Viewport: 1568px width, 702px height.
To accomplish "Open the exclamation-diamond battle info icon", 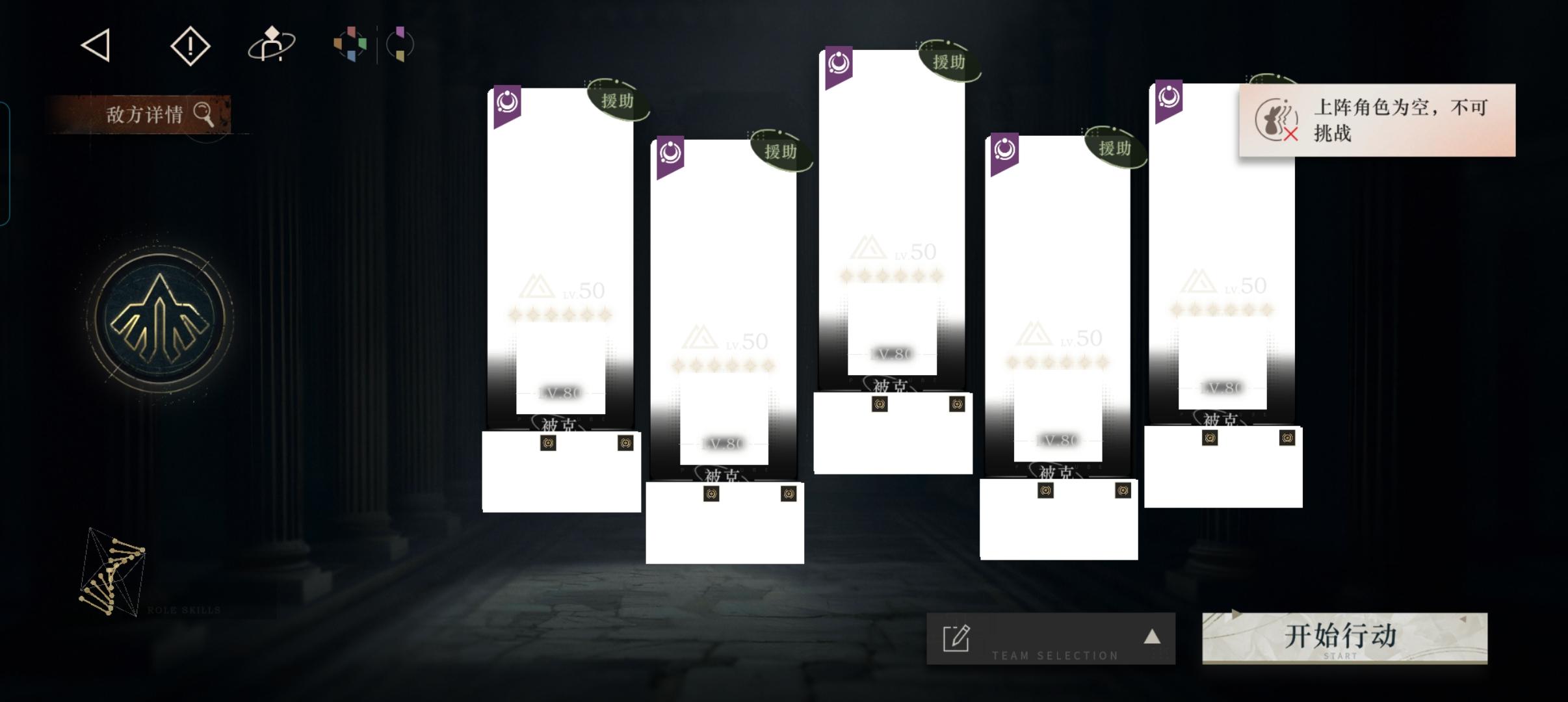I will 190,45.
